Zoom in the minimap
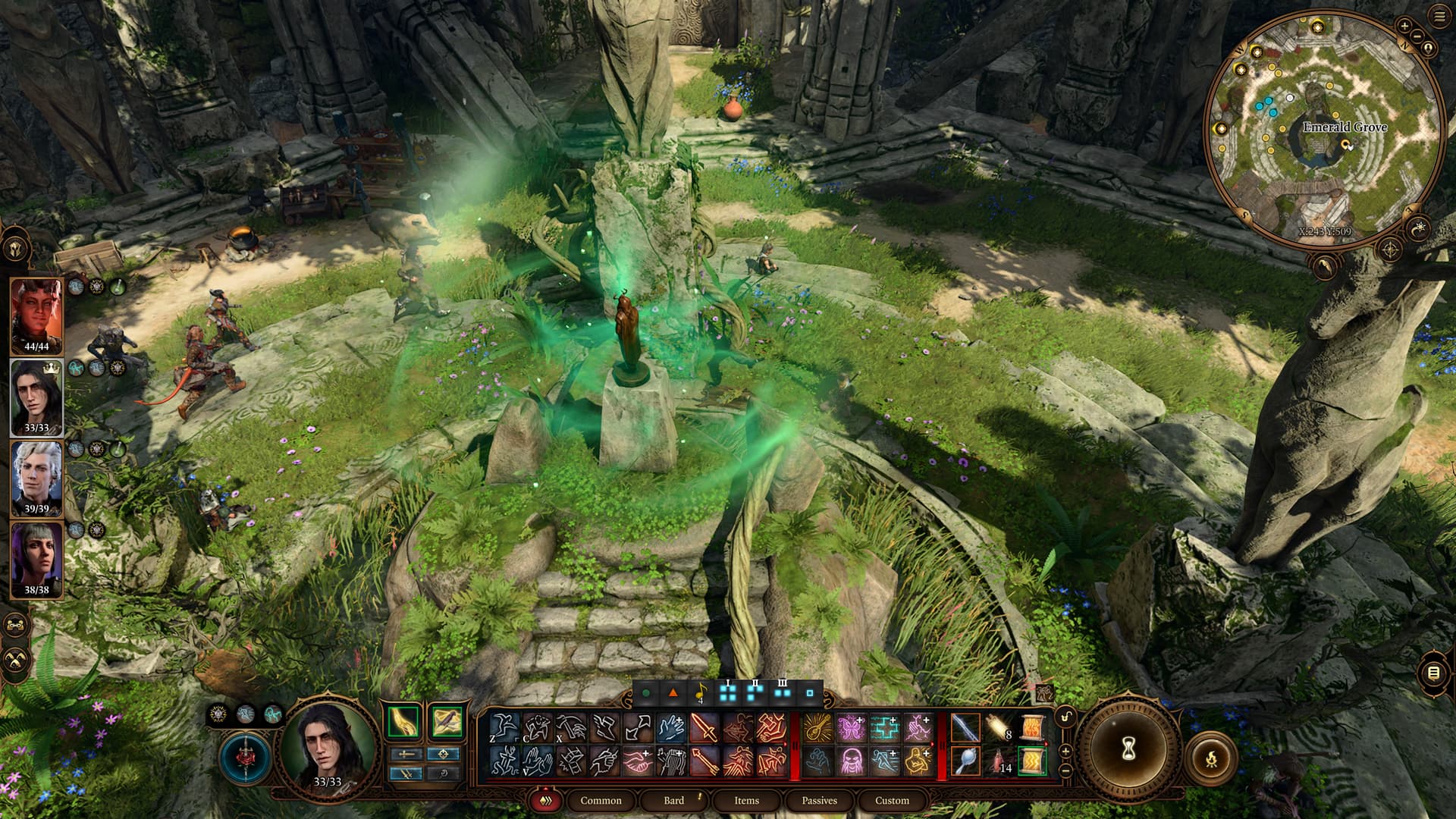This screenshot has width=1456, height=819. click(1404, 27)
